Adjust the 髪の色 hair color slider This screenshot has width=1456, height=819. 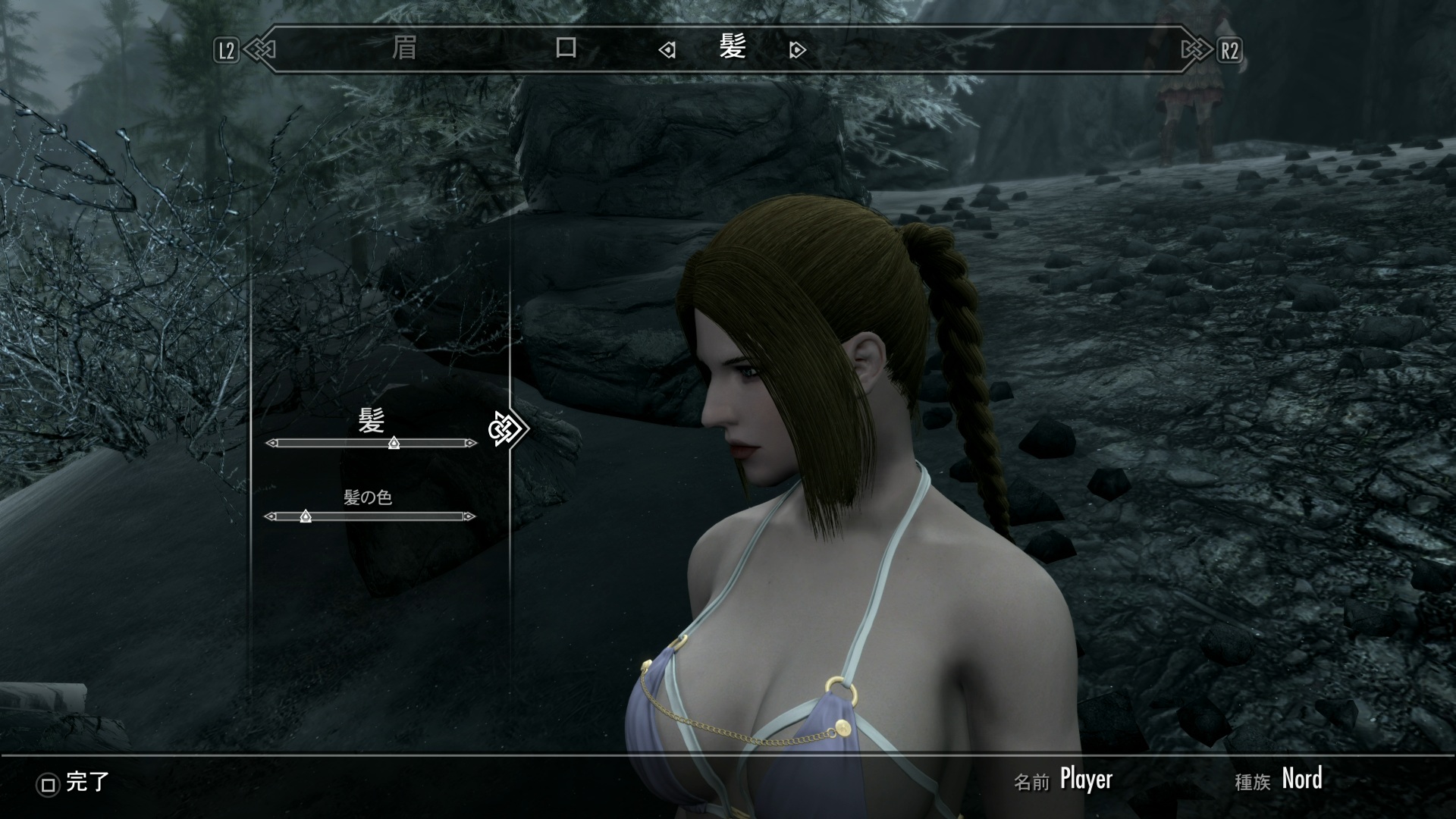click(306, 516)
